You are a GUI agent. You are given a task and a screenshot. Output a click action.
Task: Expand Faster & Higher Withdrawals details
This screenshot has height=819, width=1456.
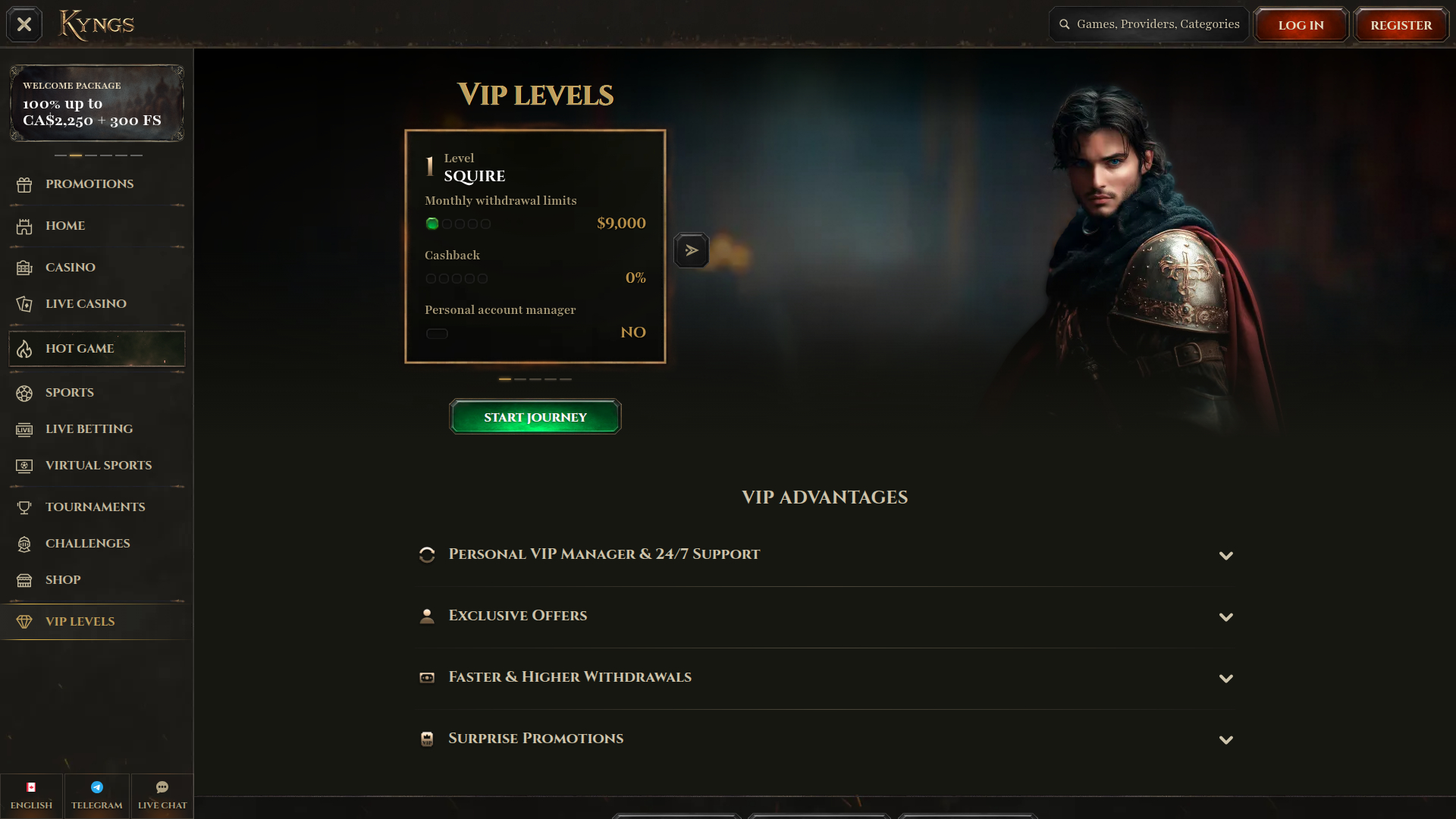coord(1226,679)
